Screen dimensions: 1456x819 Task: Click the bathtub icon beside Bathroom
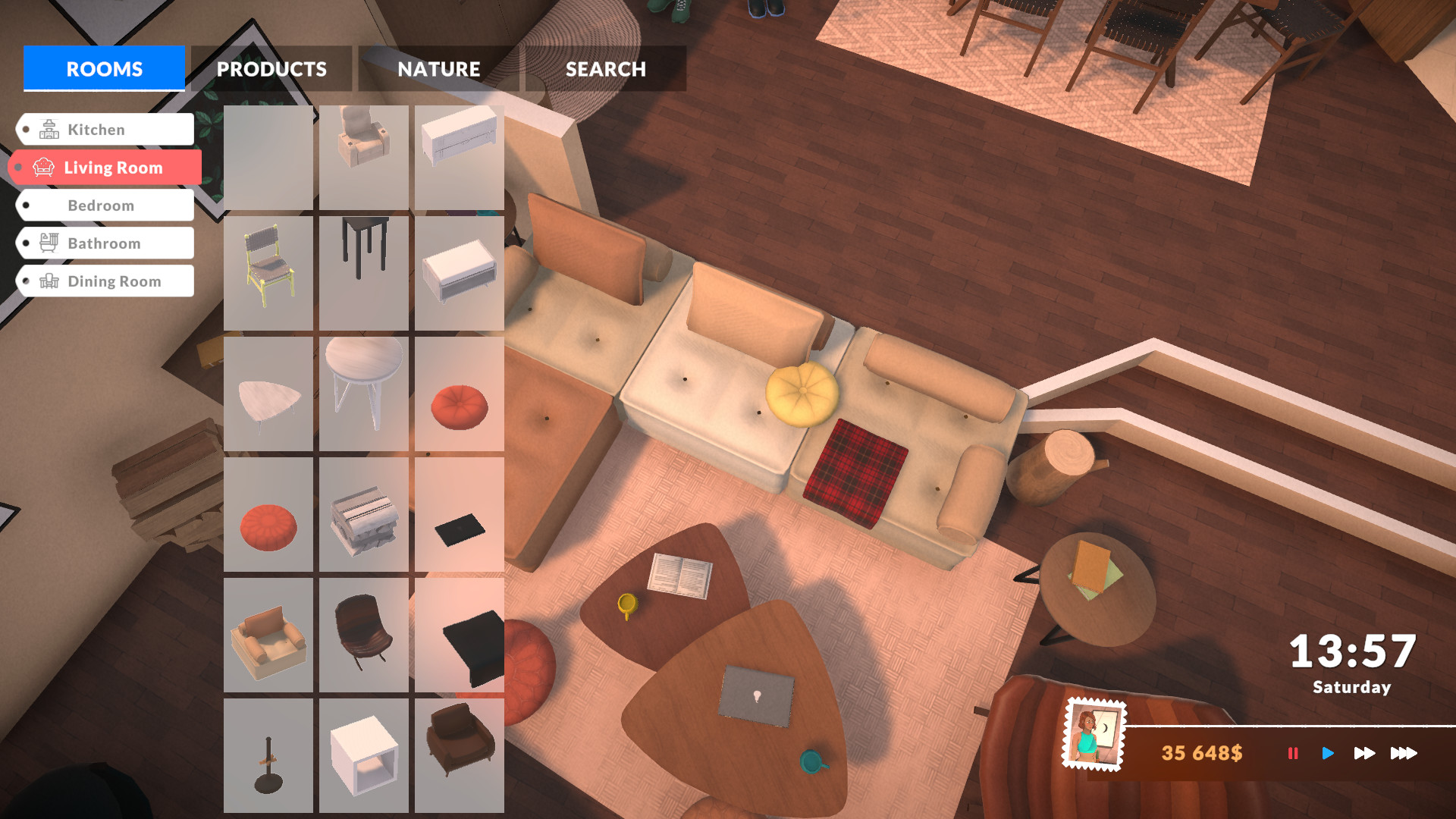(48, 243)
